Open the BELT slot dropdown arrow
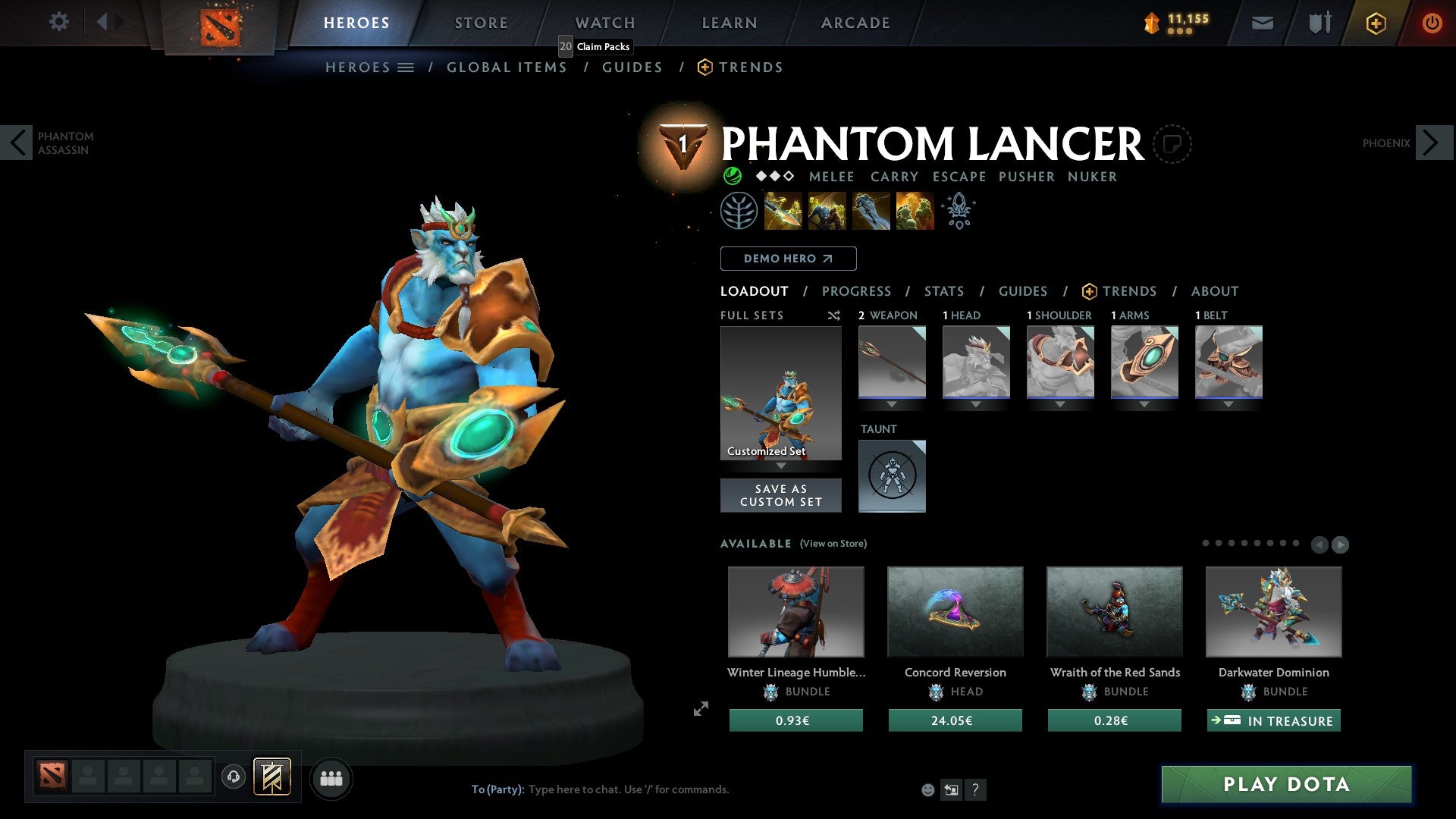 pos(1228,405)
